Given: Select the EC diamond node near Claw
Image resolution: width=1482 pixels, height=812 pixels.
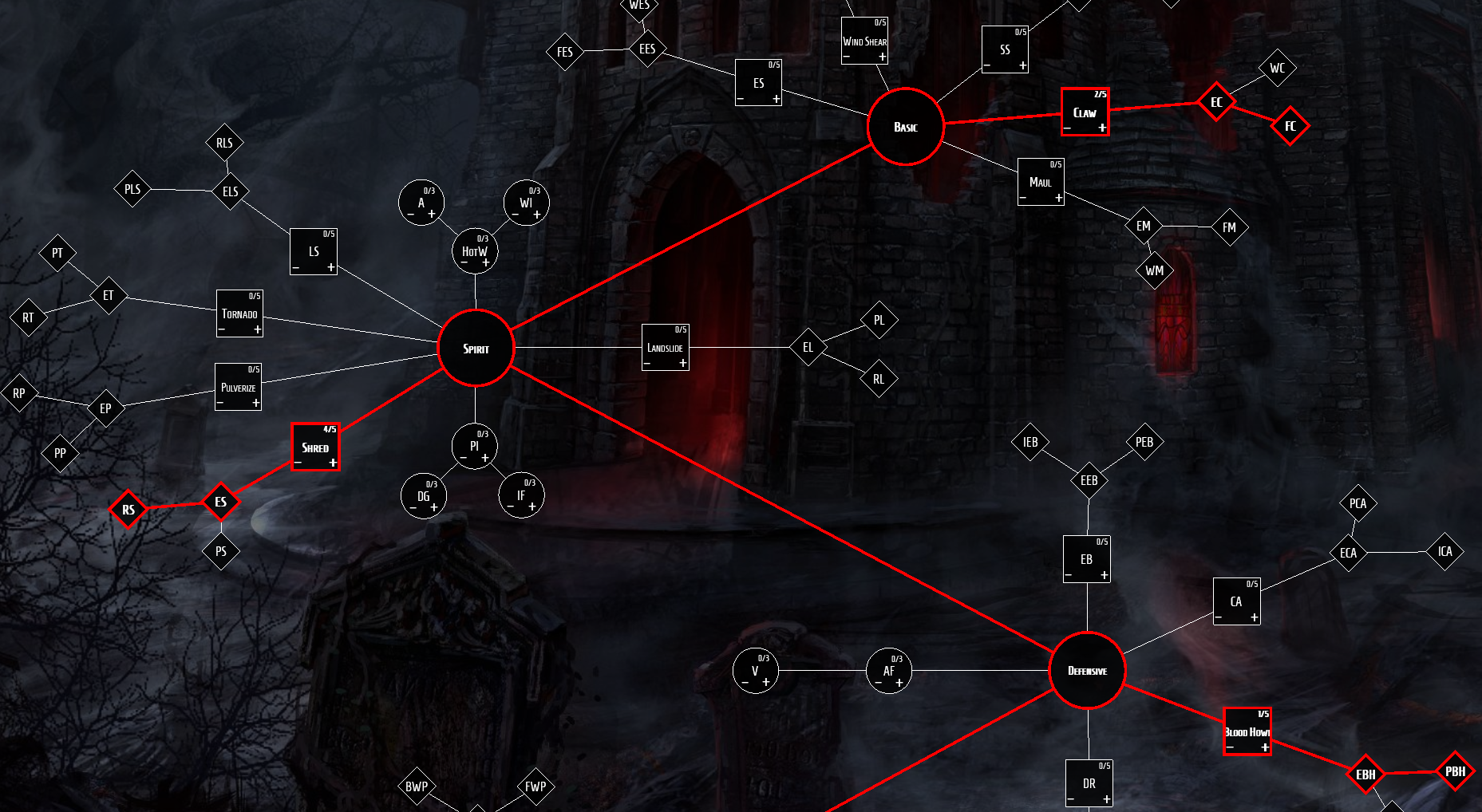Looking at the screenshot, I should pyautogui.click(x=1216, y=103).
